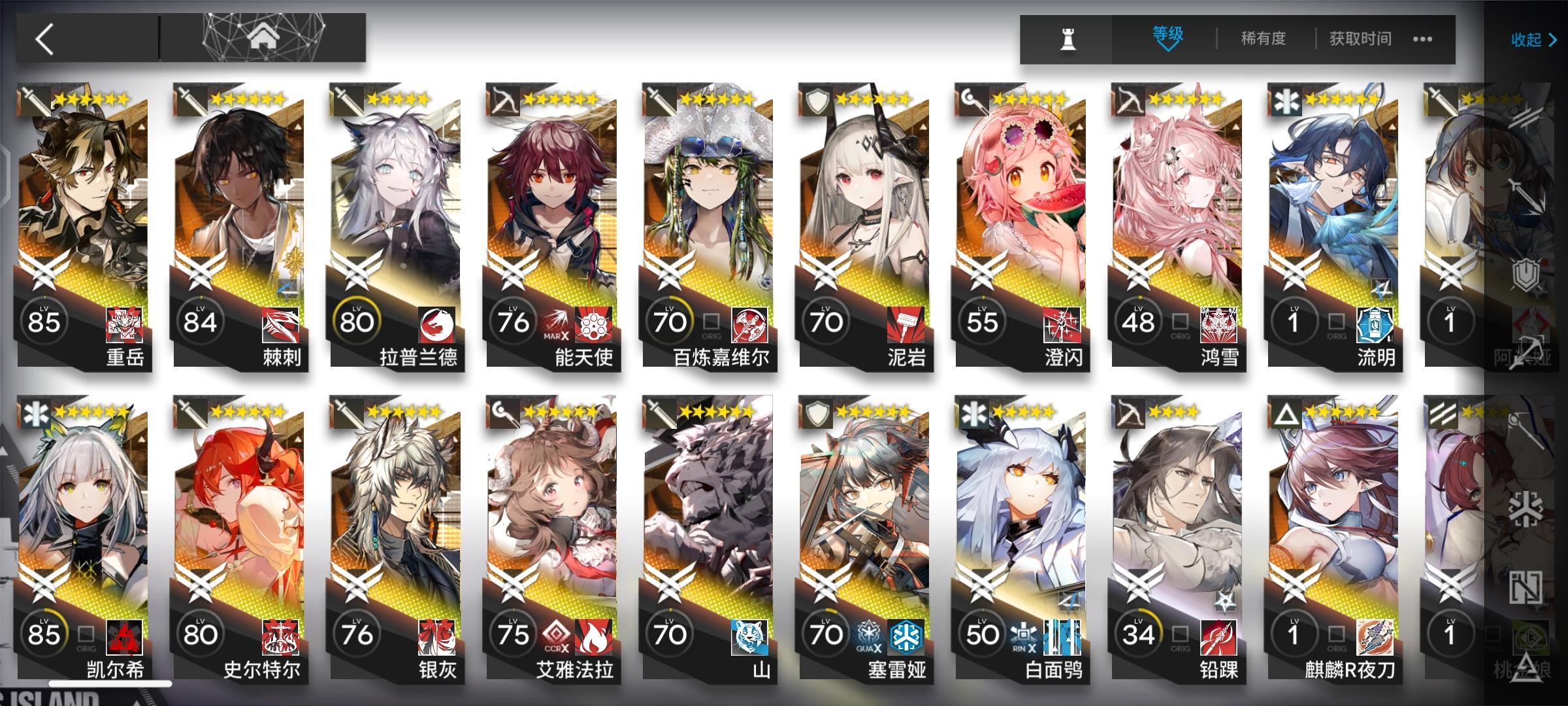Click 凯尔希's level 85 progress ring

point(44,631)
